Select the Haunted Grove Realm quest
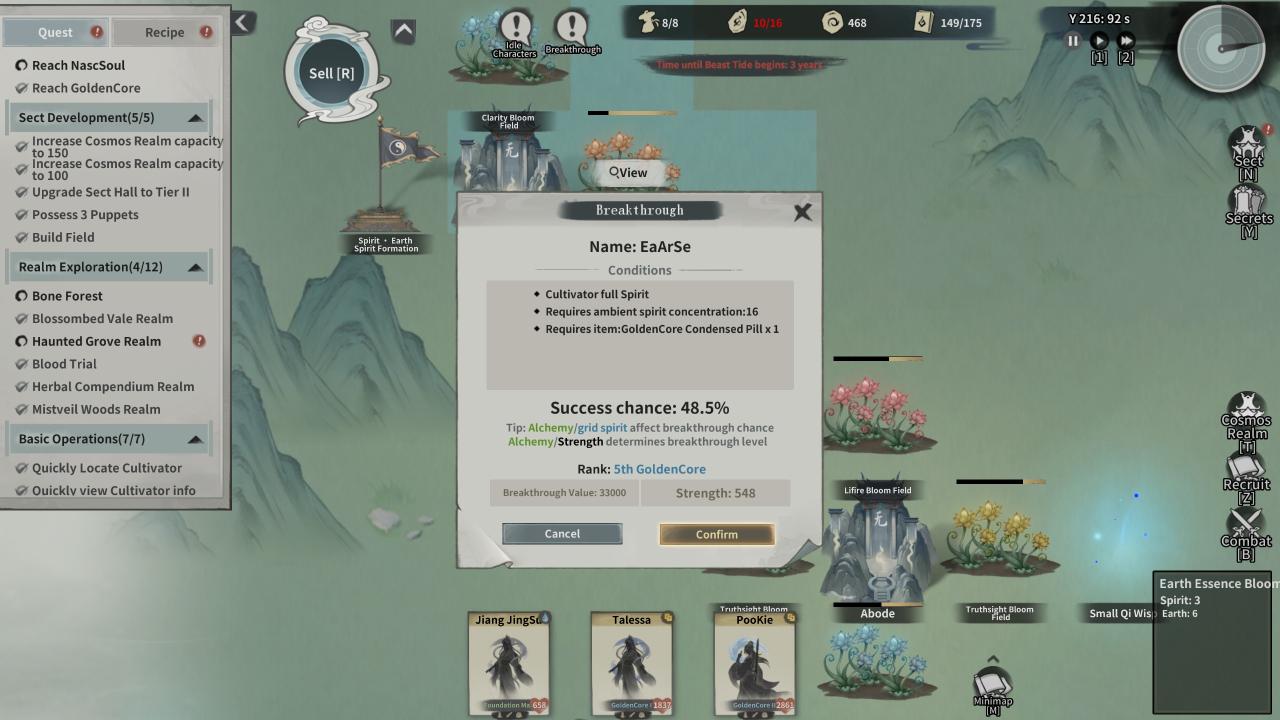 [96, 341]
